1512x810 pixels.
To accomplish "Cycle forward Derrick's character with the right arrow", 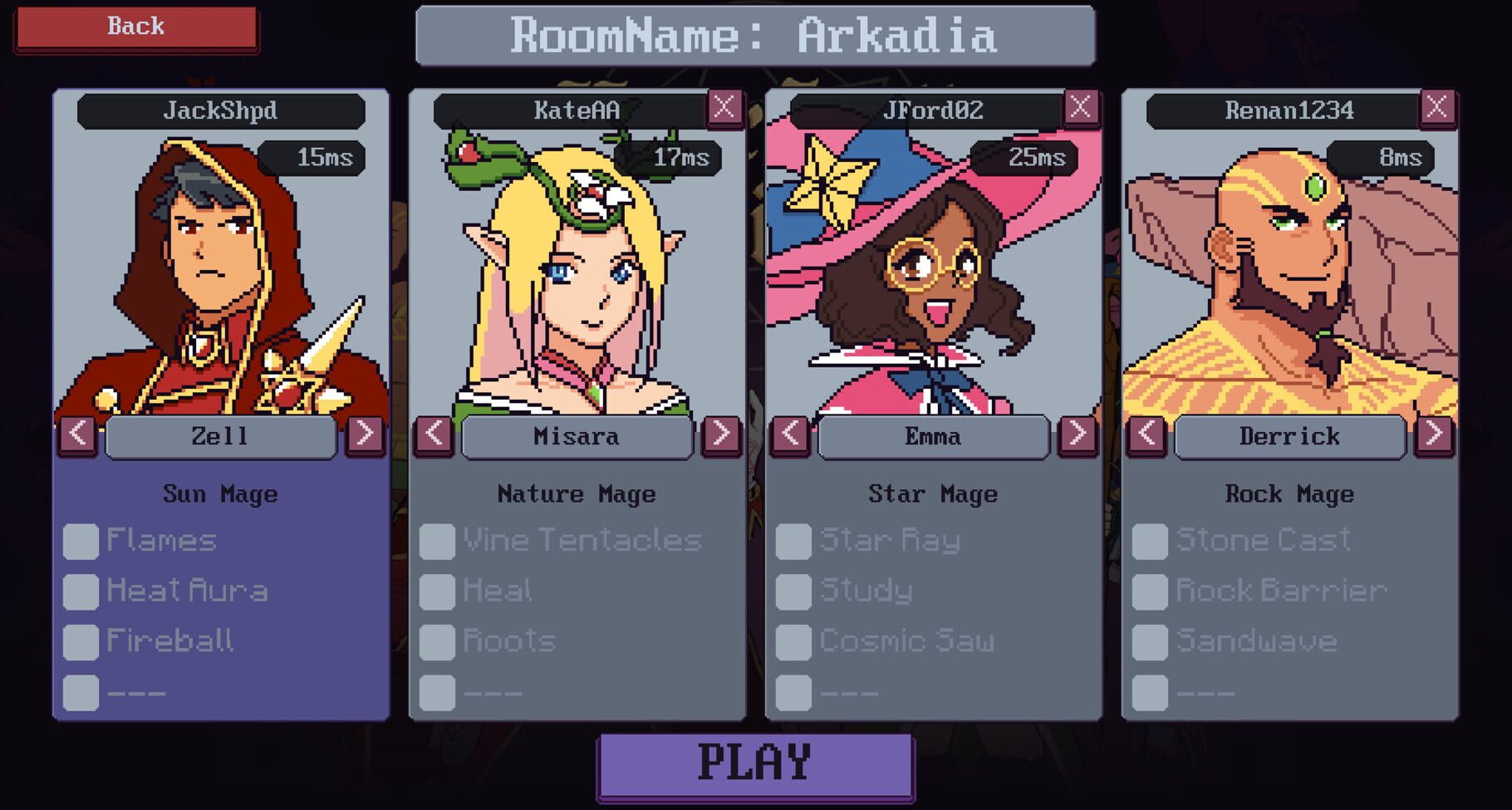I will 1436,435.
